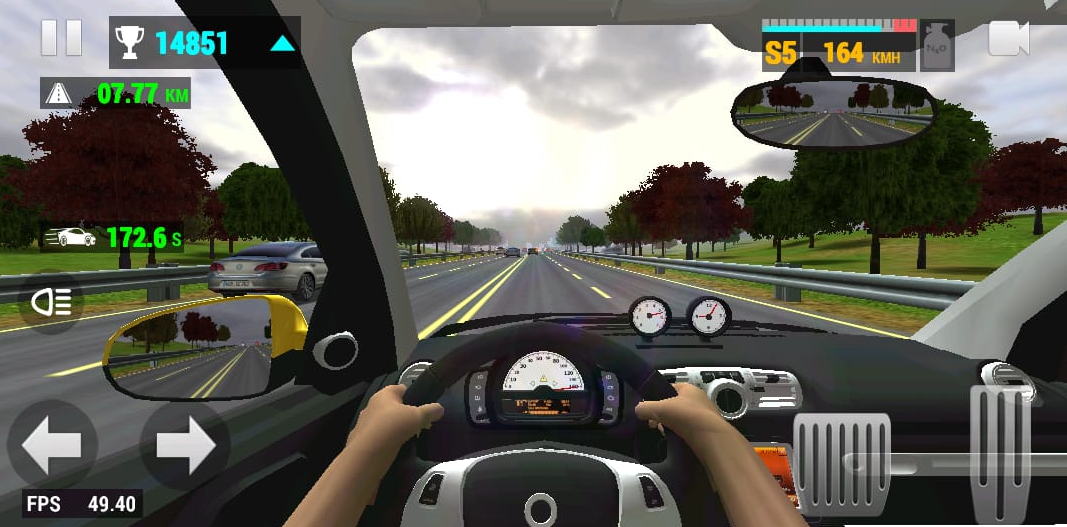The height and width of the screenshot is (527, 1067).
Task: Toggle the headlights icon
Action: click(x=50, y=301)
